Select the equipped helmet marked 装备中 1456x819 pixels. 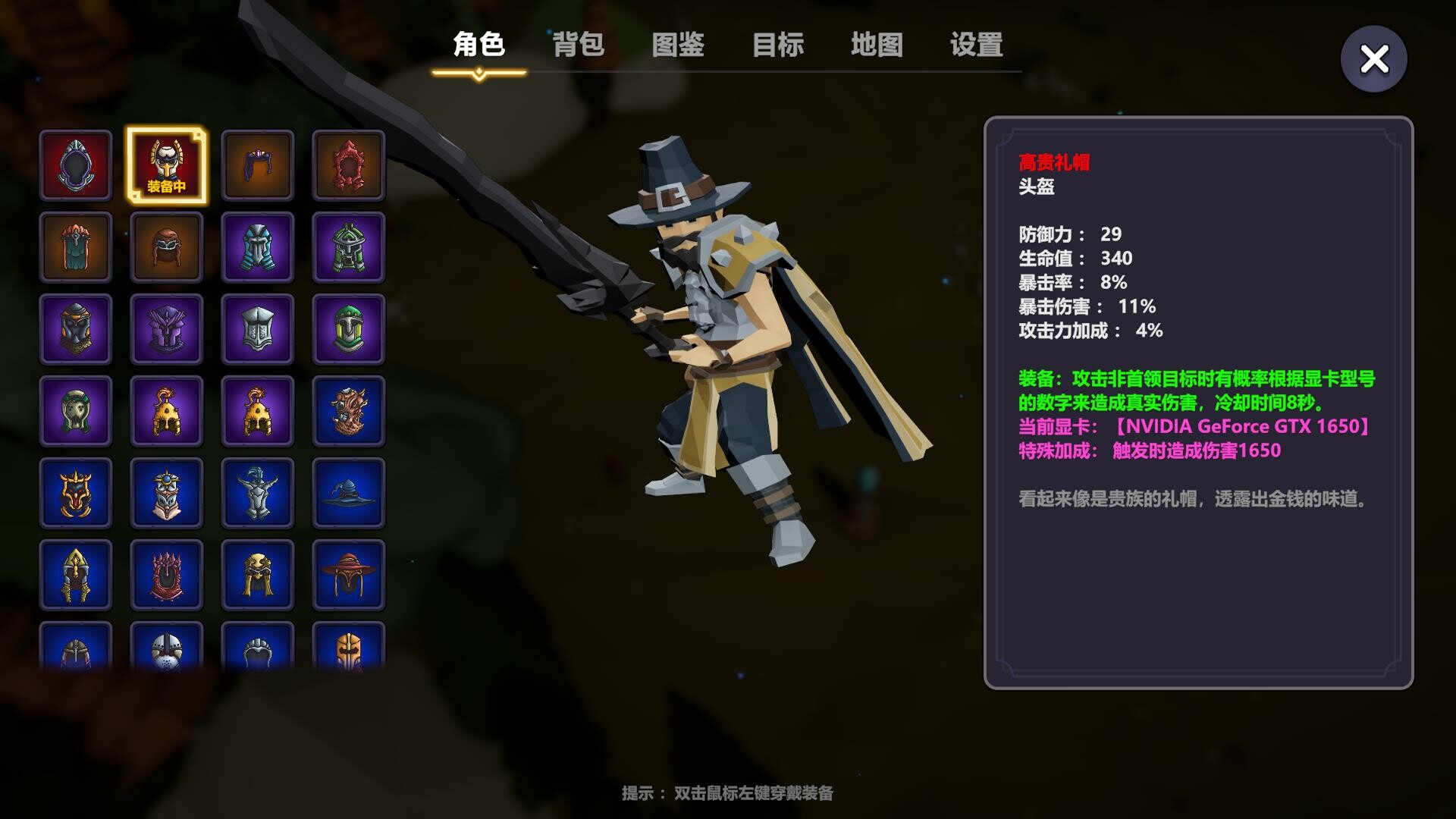click(167, 165)
